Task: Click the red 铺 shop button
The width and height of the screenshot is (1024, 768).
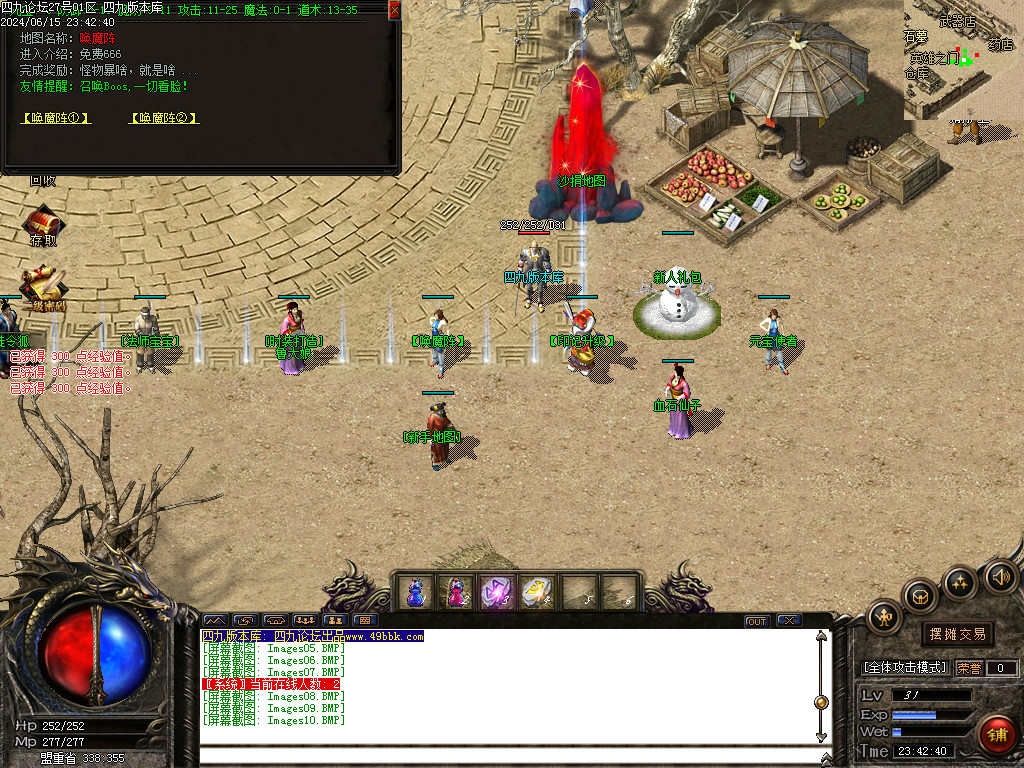Action: (995, 734)
